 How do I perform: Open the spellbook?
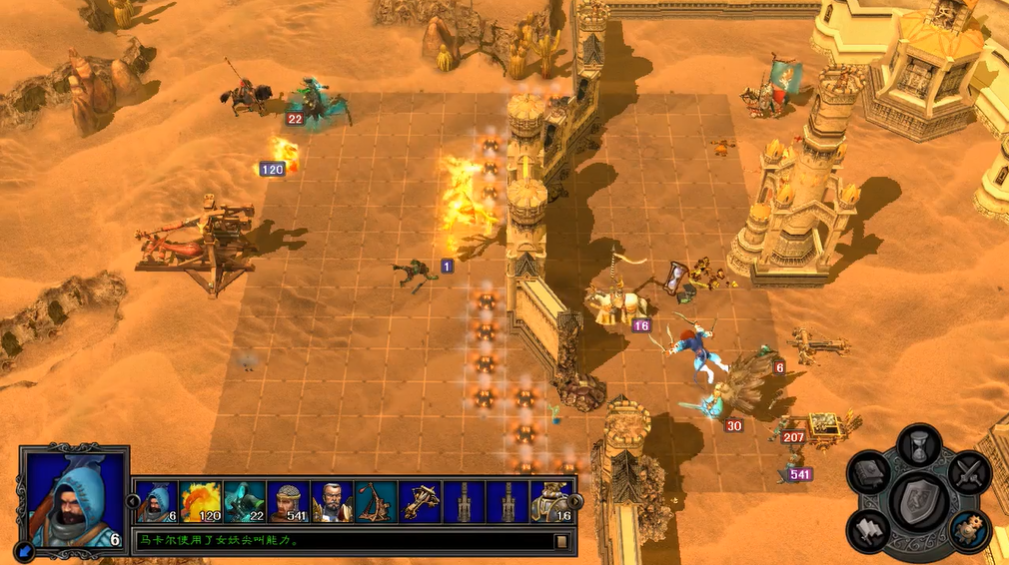(x=868, y=473)
